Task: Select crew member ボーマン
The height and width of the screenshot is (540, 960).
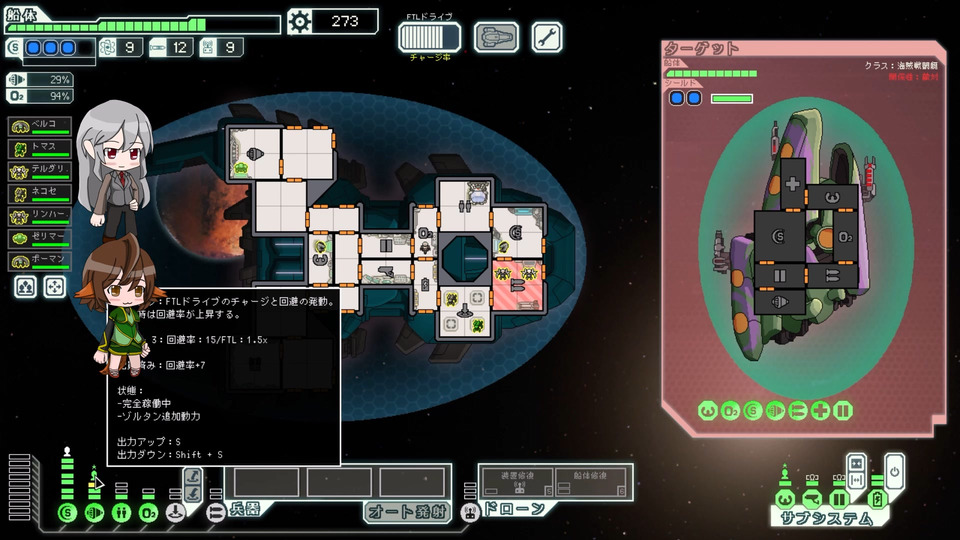Action: 40,262
